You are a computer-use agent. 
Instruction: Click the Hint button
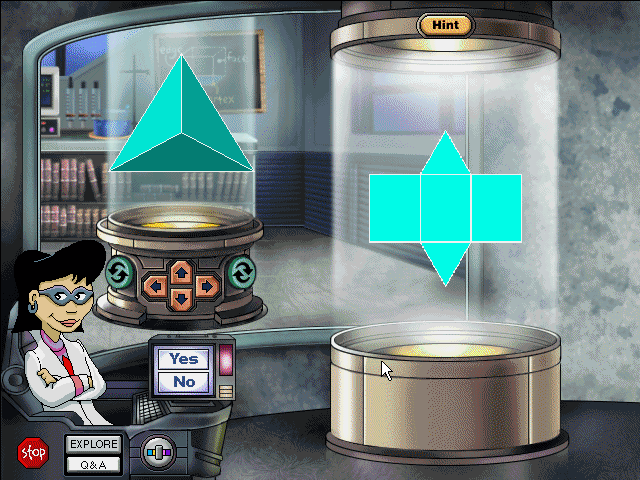pyautogui.click(x=445, y=24)
